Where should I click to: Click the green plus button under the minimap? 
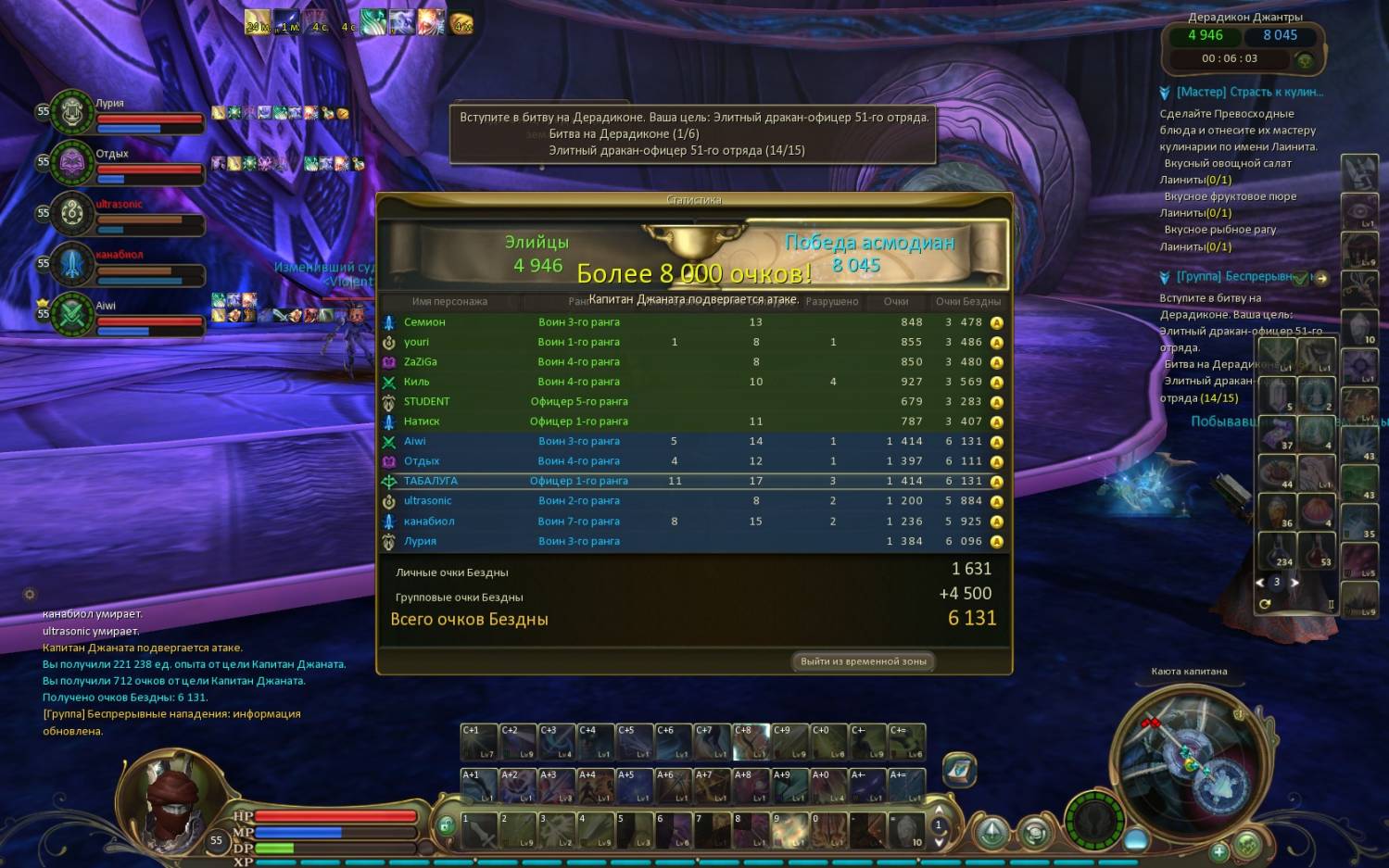point(1219,850)
